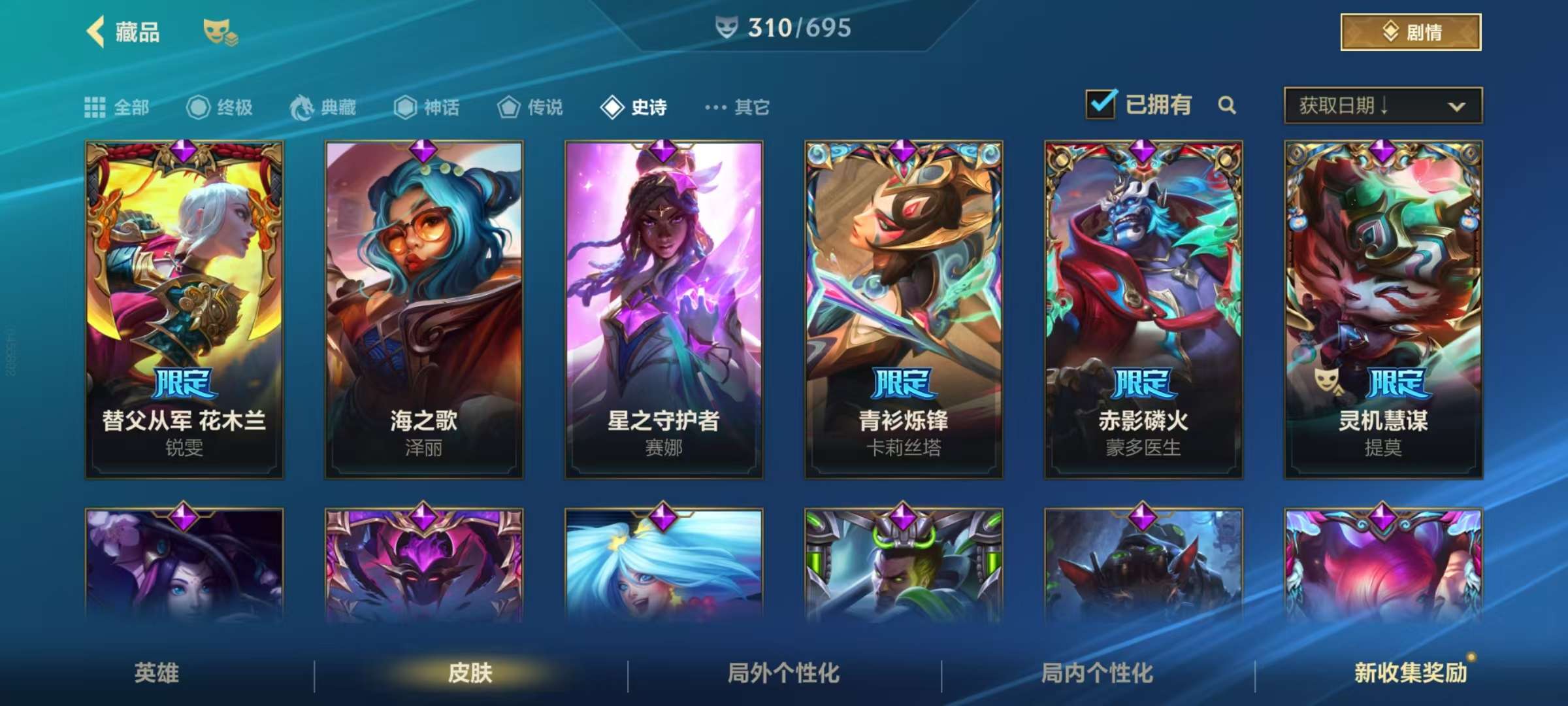
Task: Select the 神话 rarity filter
Action: click(x=427, y=107)
